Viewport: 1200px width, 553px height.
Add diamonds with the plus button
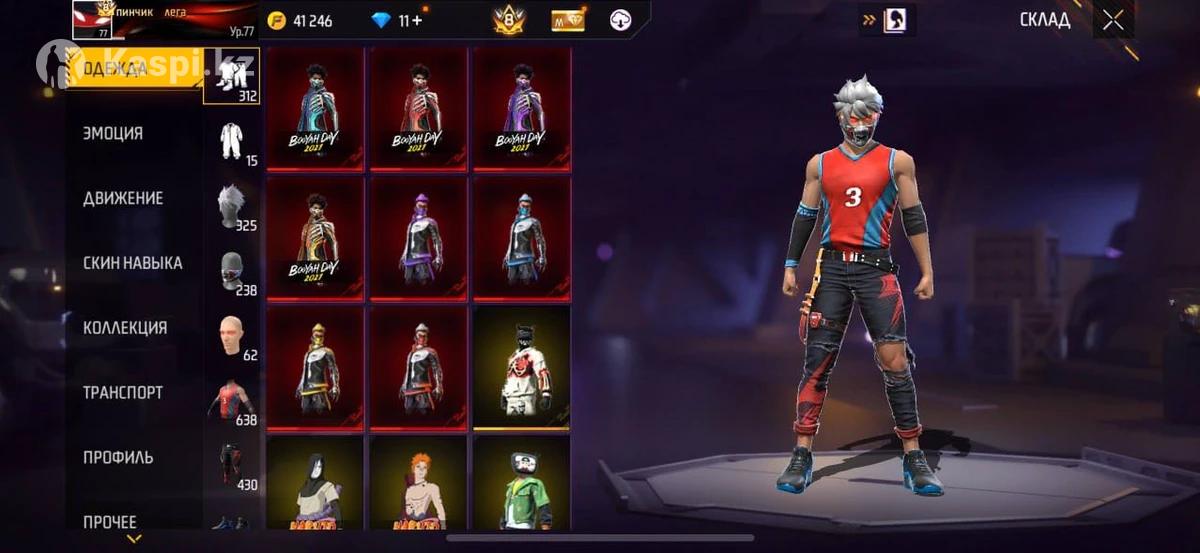pos(417,20)
